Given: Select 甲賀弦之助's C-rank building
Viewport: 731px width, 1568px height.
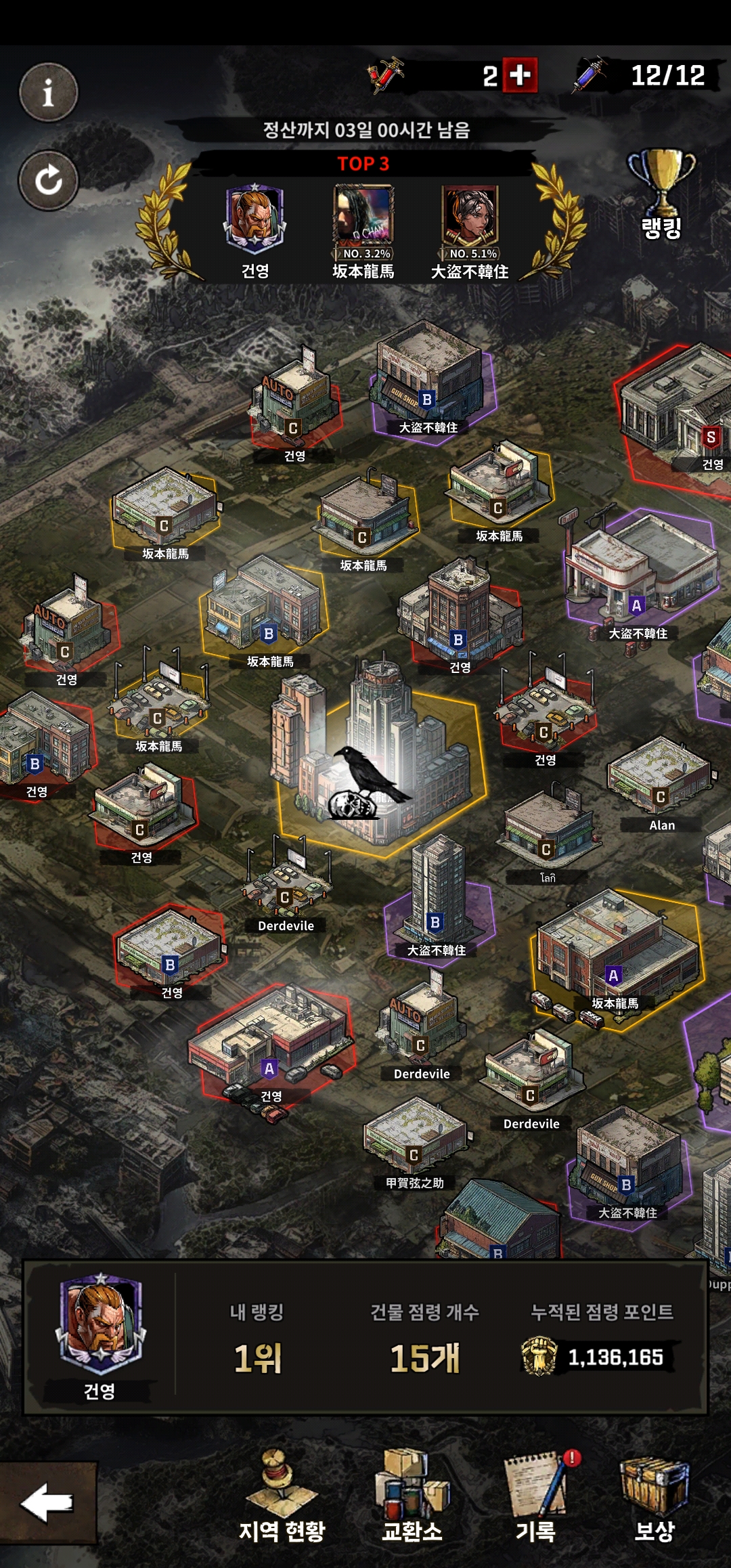Looking at the screenshot, I should tap(413, 1137).
